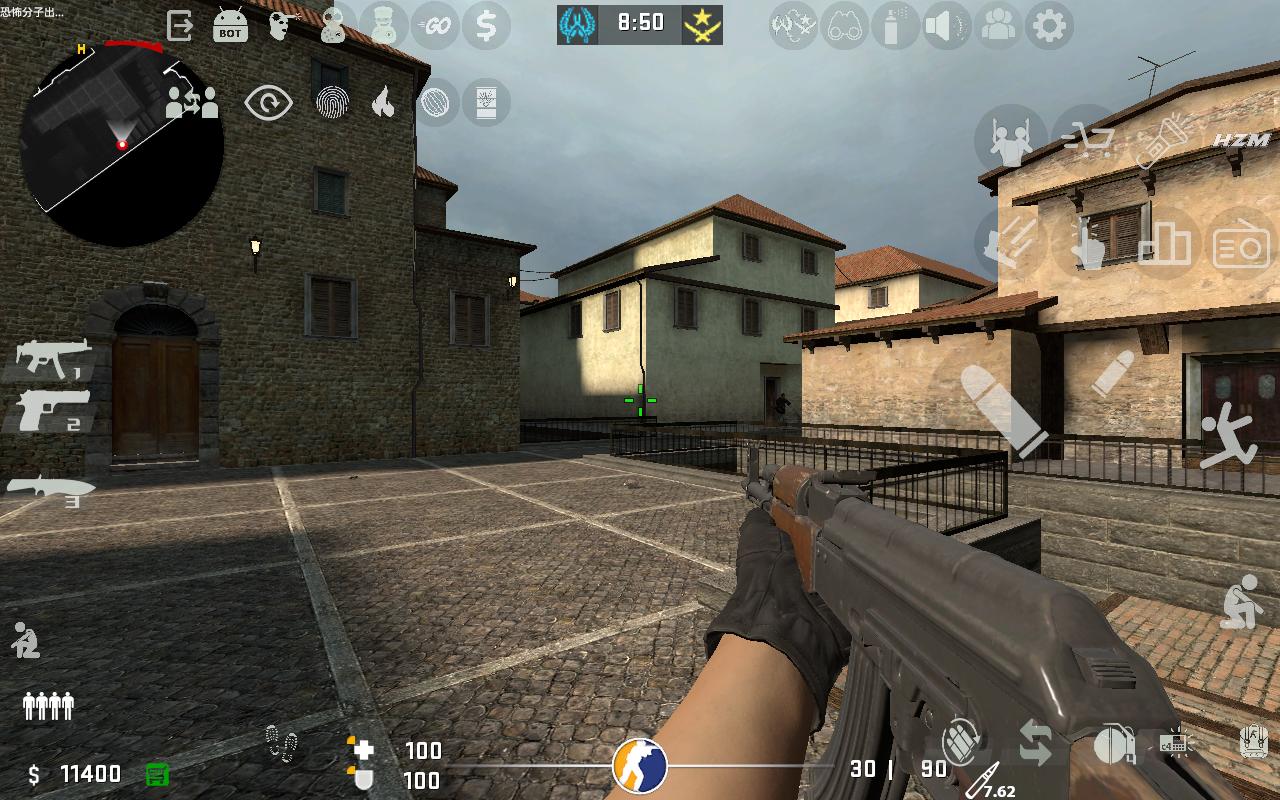Equip the knife slot 3
The image size is (1280, 800).
[52, 489]
